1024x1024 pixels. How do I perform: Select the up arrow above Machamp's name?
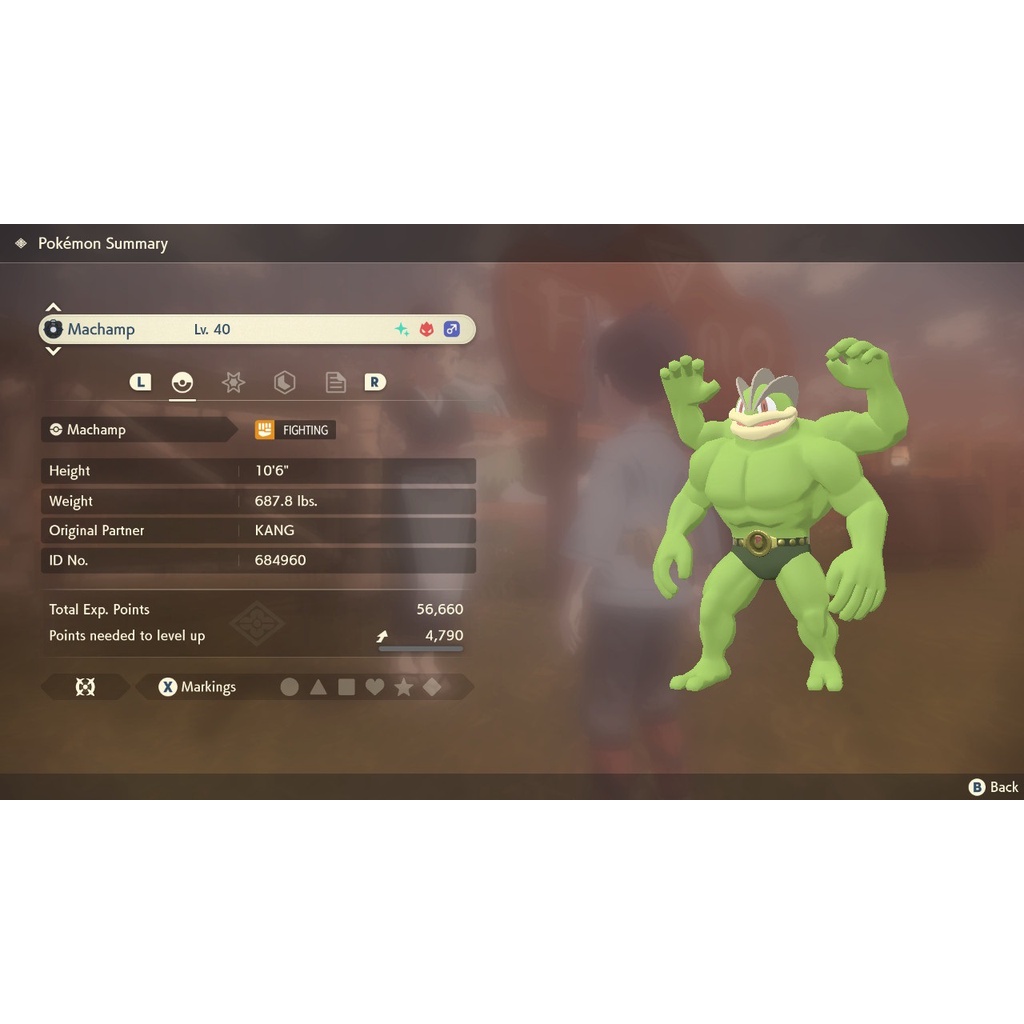point(53,307)
